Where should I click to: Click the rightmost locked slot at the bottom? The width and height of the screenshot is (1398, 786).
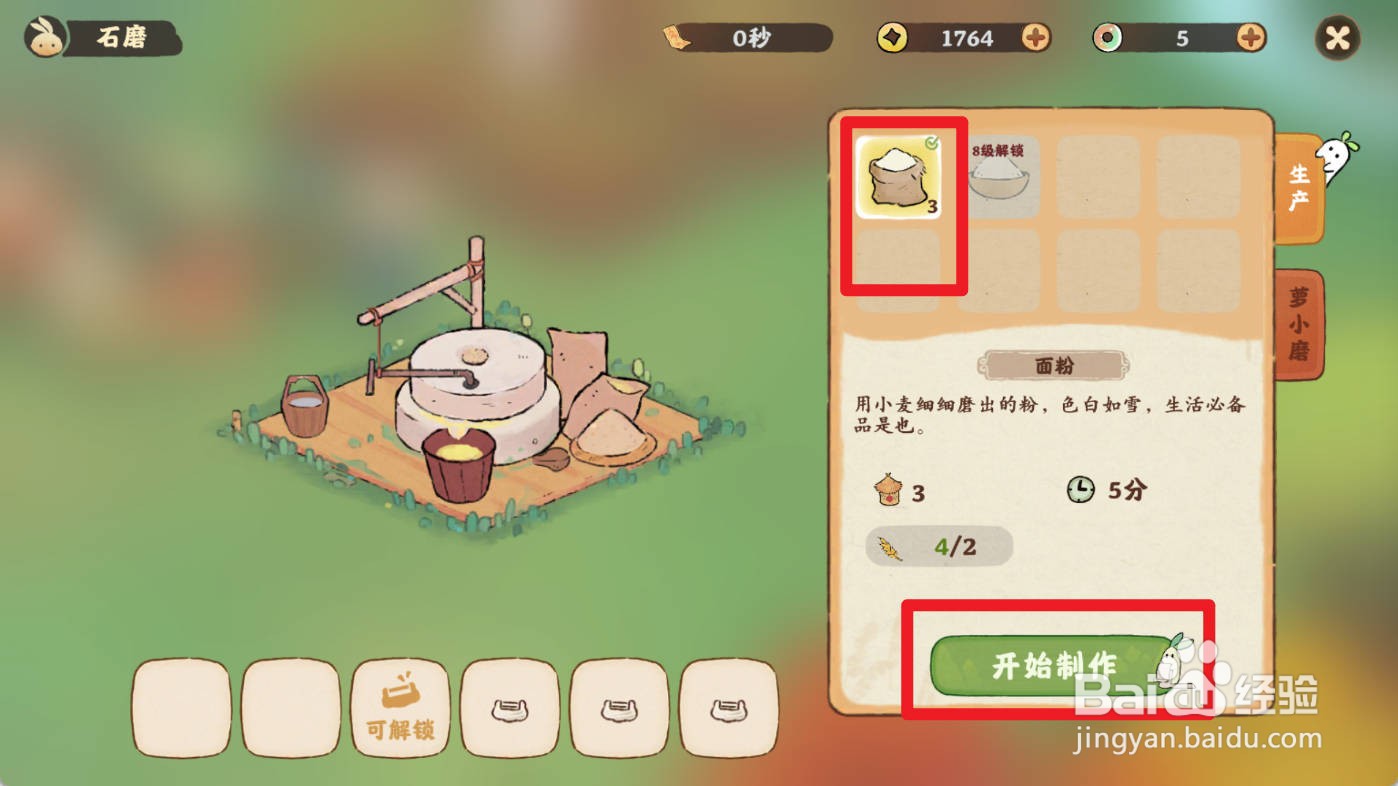(x=729, y=708)
